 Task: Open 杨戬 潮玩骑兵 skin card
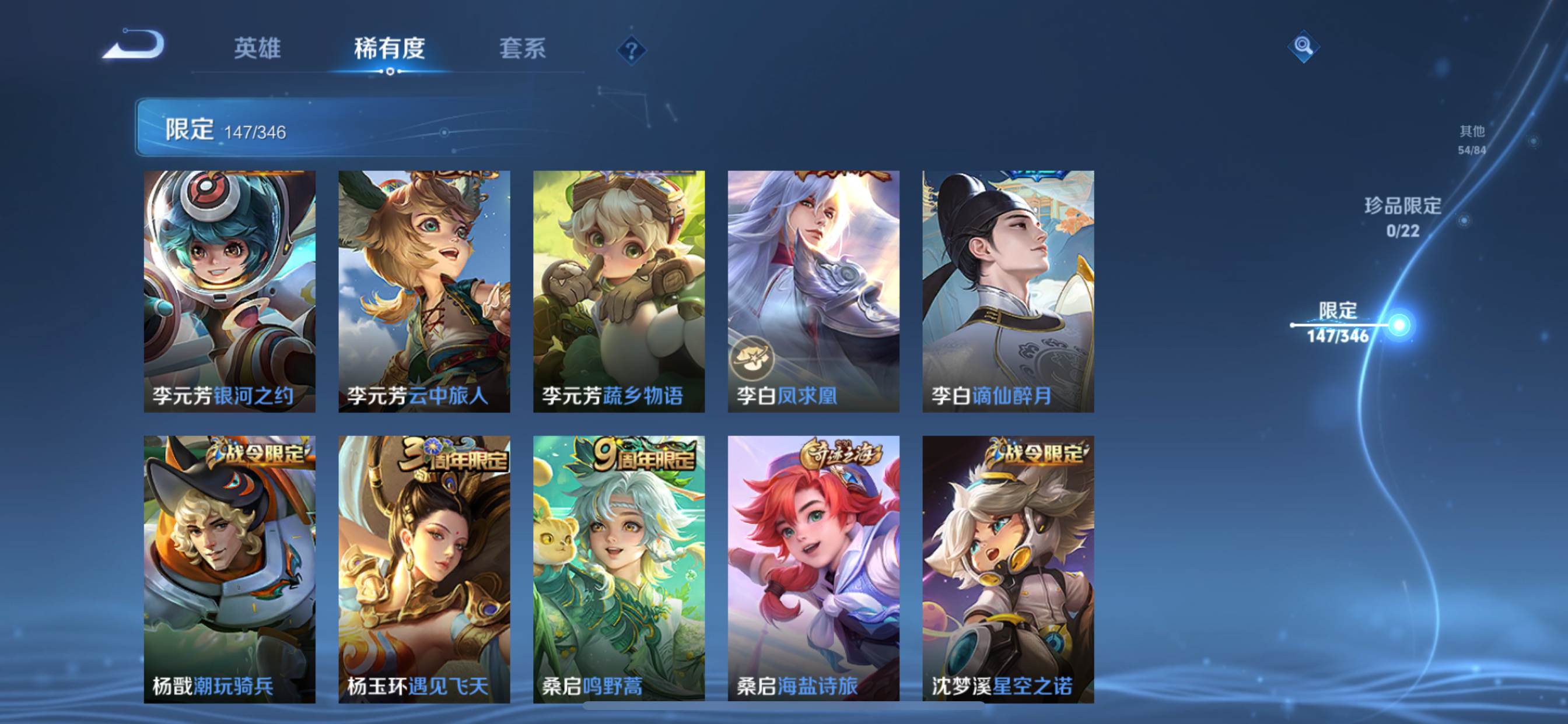pos(229,568)
